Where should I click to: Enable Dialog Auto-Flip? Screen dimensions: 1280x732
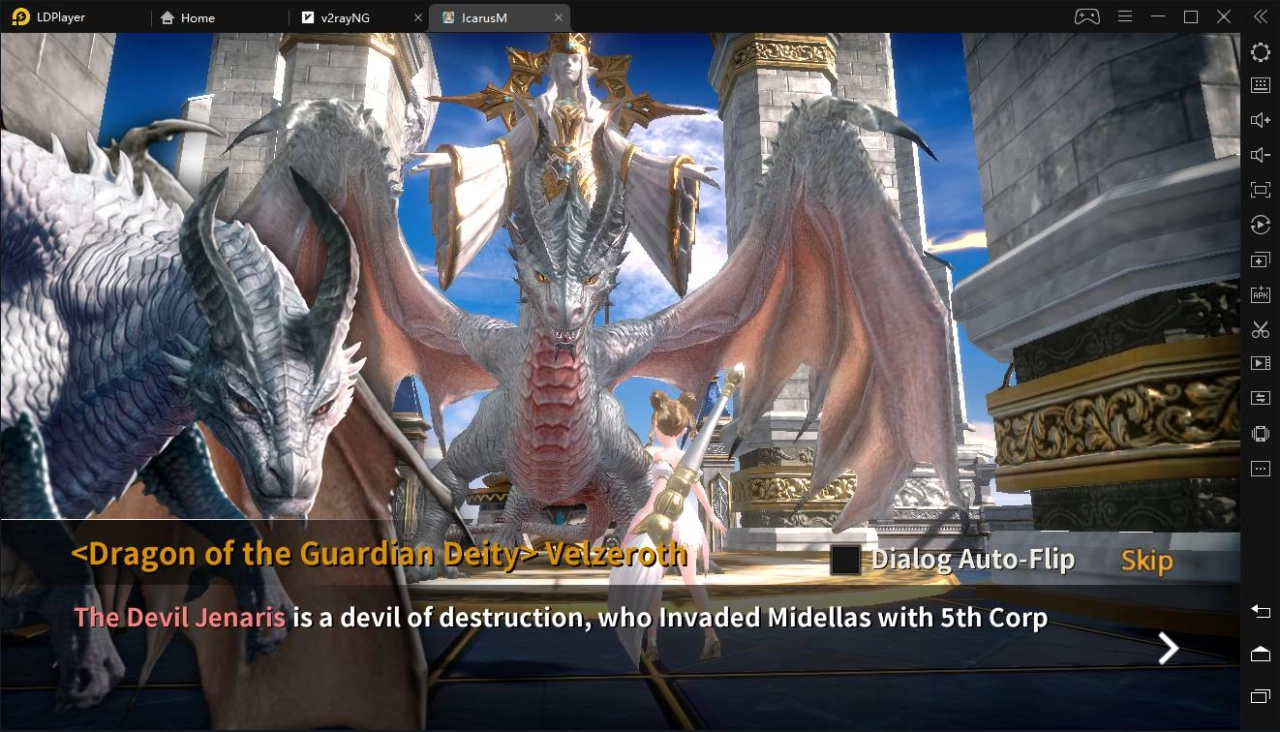(x=843, y=561)
